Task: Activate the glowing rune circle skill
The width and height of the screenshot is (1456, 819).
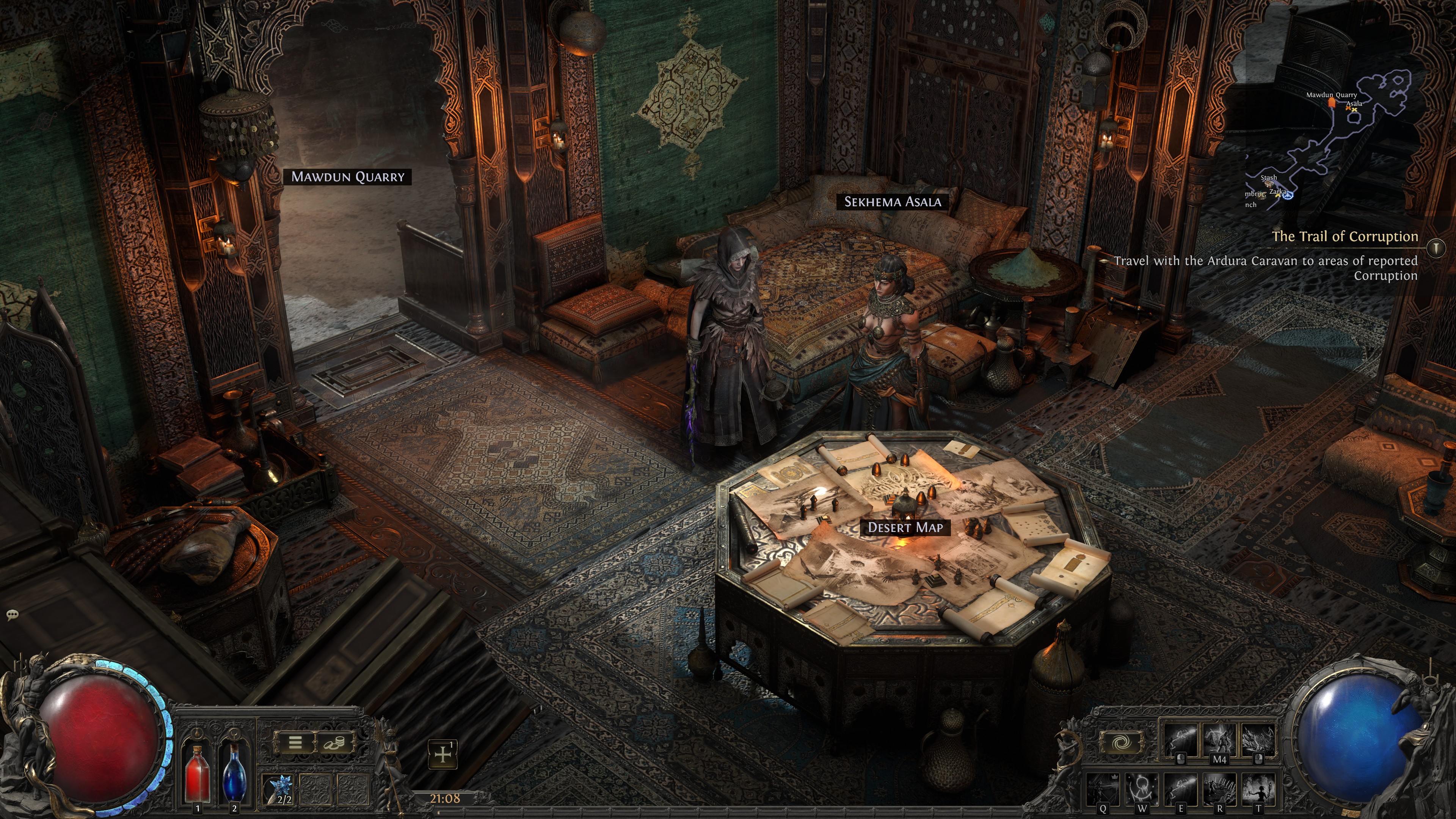Action: [1142, 789]
